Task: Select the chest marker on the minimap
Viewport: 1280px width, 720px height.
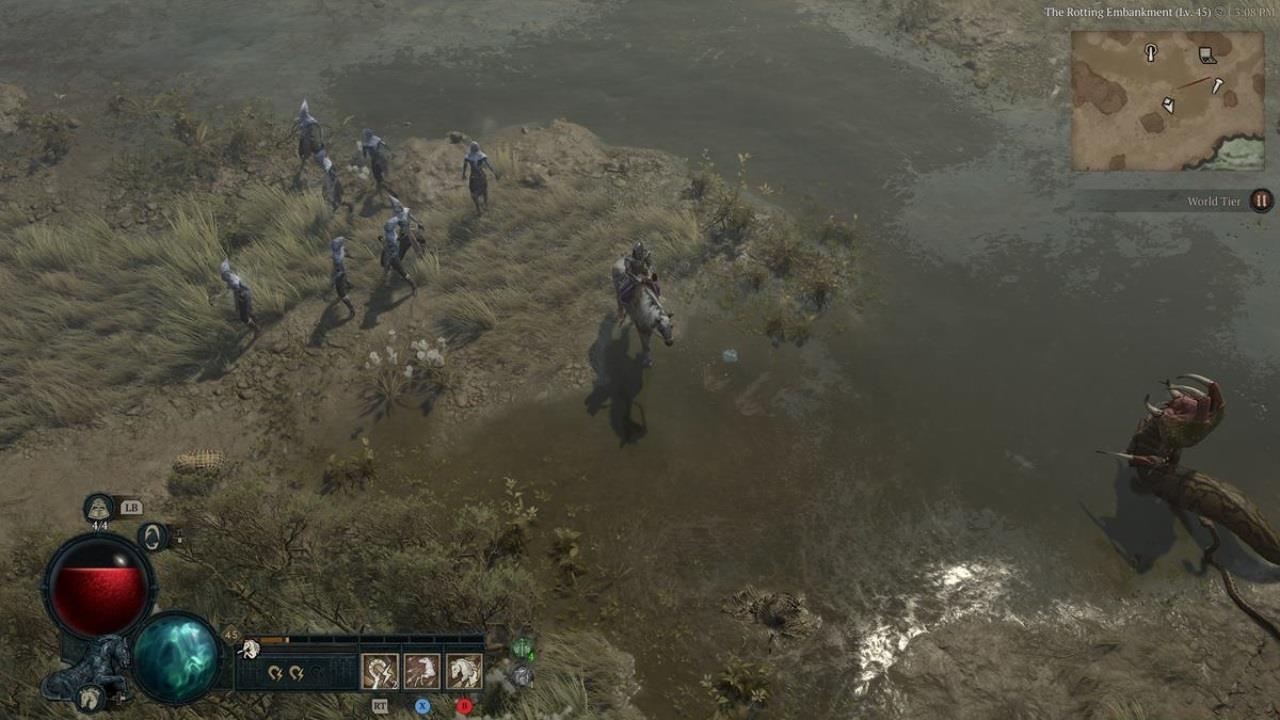Action: point(1206,55)
